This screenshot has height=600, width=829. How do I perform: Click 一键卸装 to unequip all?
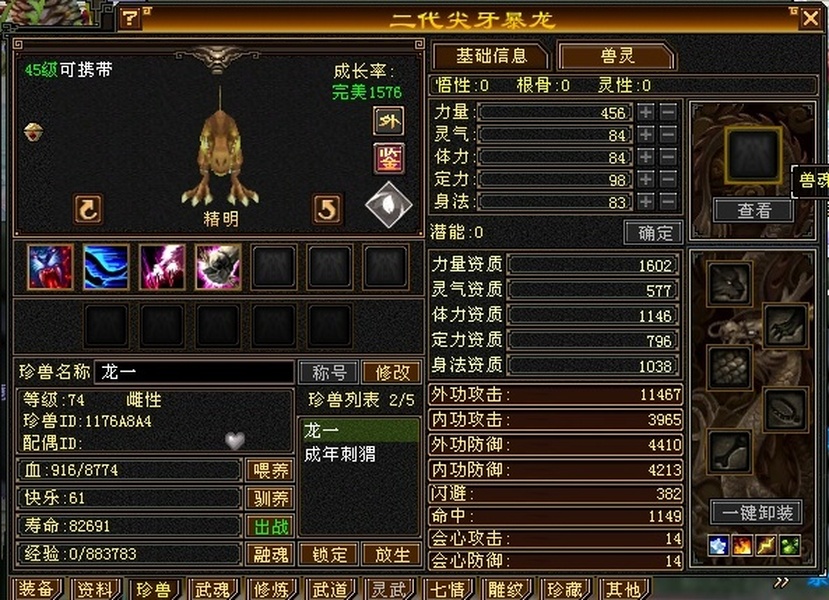[x=756, y=512]
